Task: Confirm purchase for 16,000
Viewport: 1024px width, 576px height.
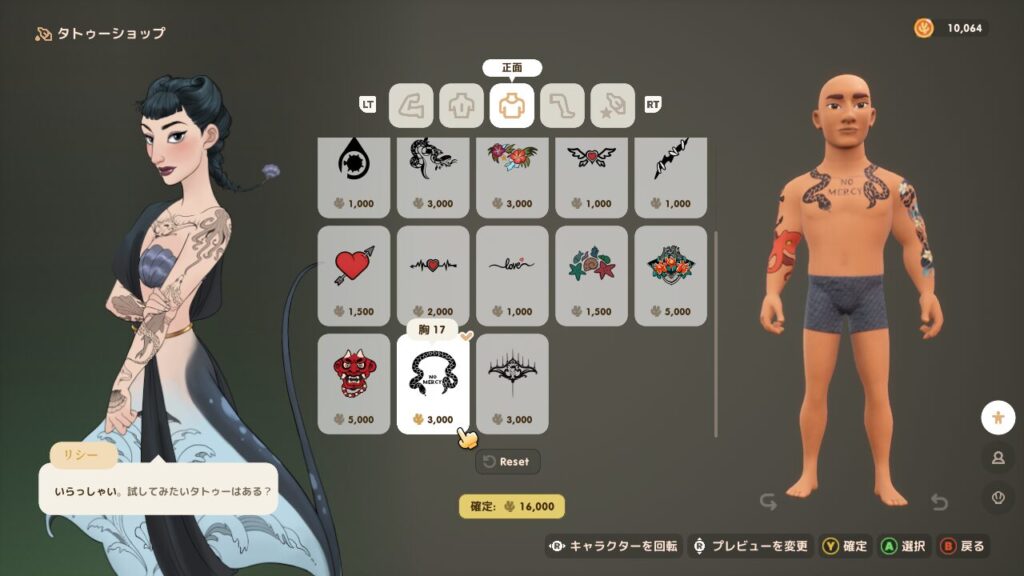Action: pos(512,506)
